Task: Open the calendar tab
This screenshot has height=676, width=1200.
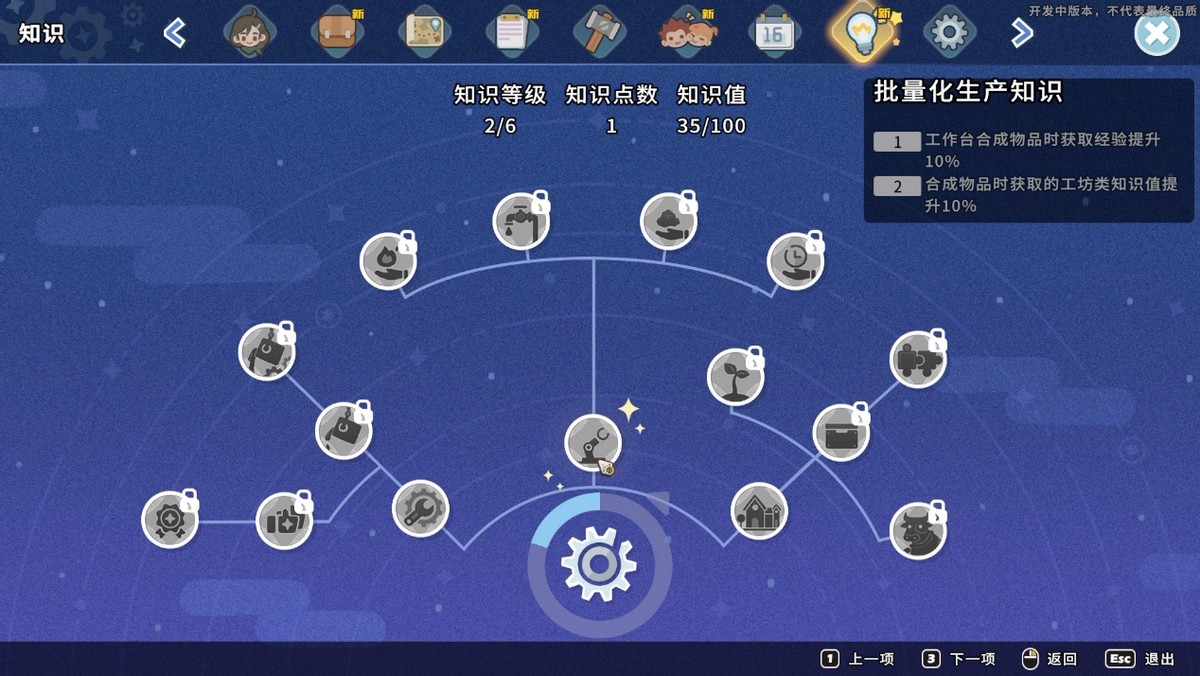Action: [x=774, y=33]
